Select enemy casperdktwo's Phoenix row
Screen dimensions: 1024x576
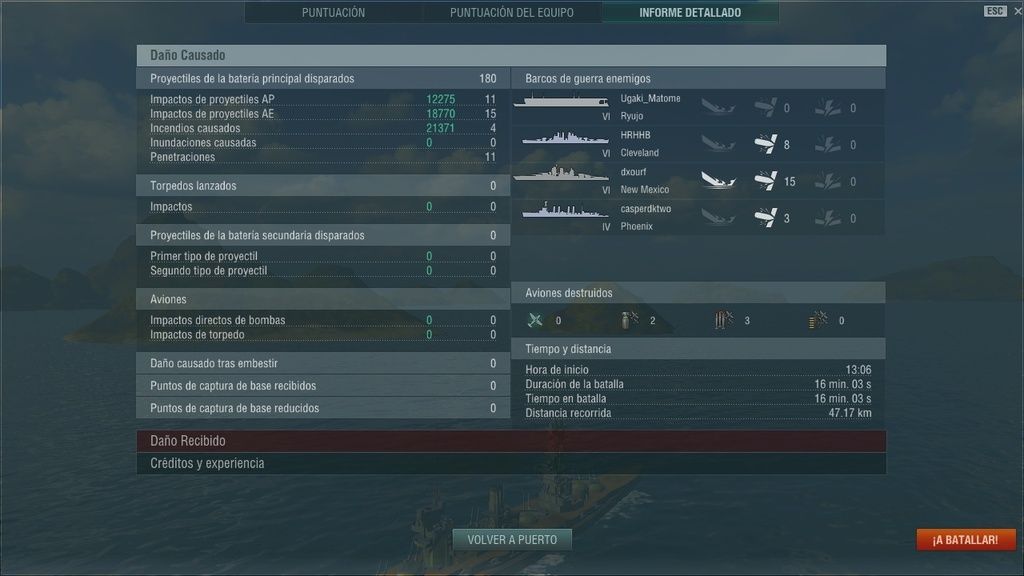point(698,218)
